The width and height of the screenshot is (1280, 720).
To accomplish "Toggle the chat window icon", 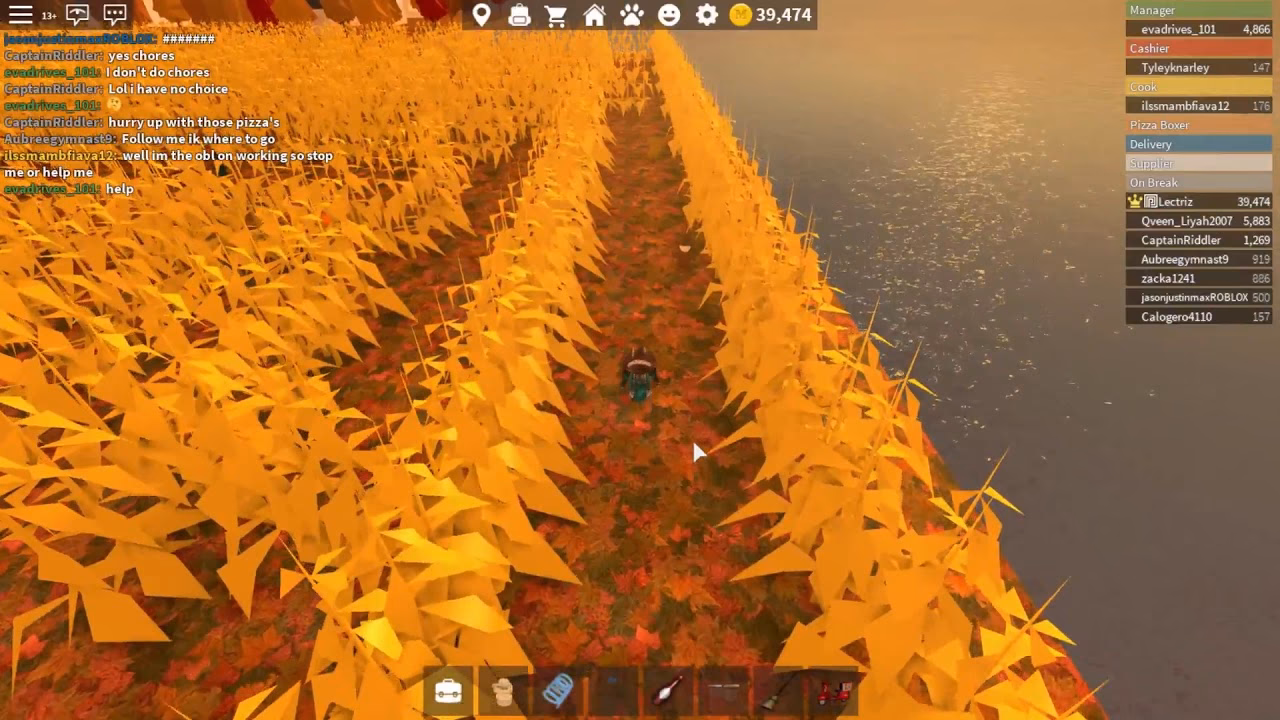I will [x=115, y=15].
